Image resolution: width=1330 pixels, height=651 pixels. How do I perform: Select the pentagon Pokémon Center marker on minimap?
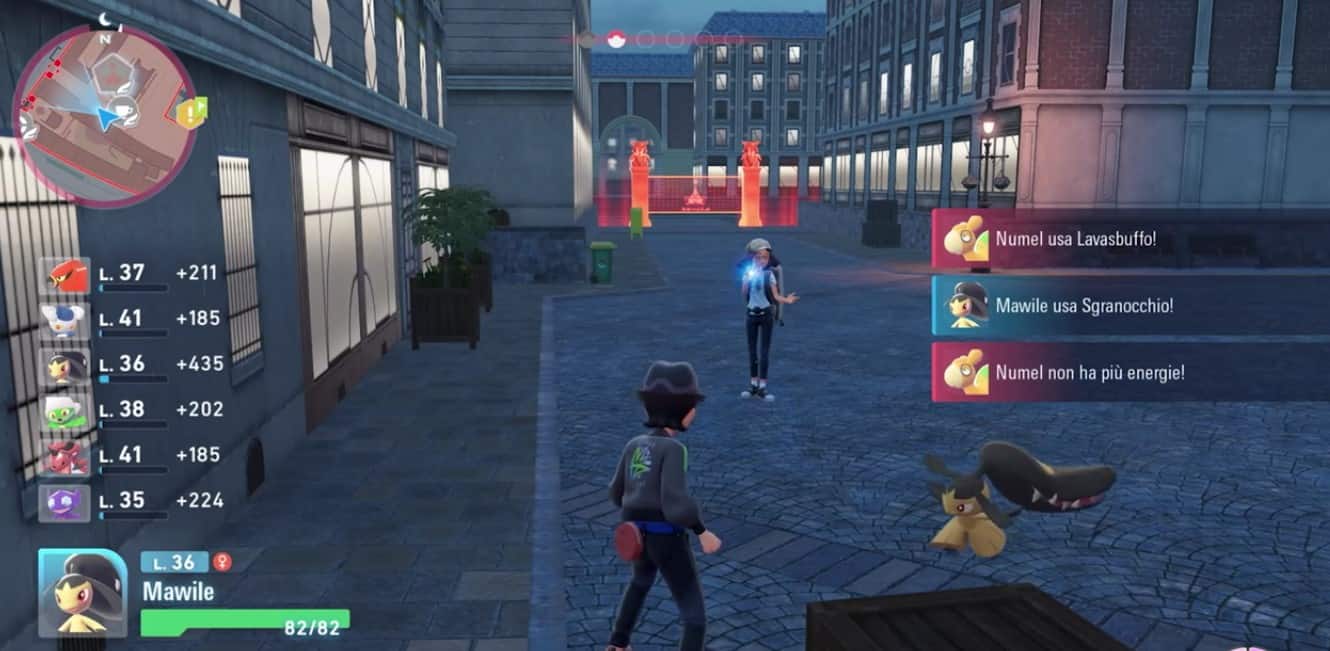(109, 75)
